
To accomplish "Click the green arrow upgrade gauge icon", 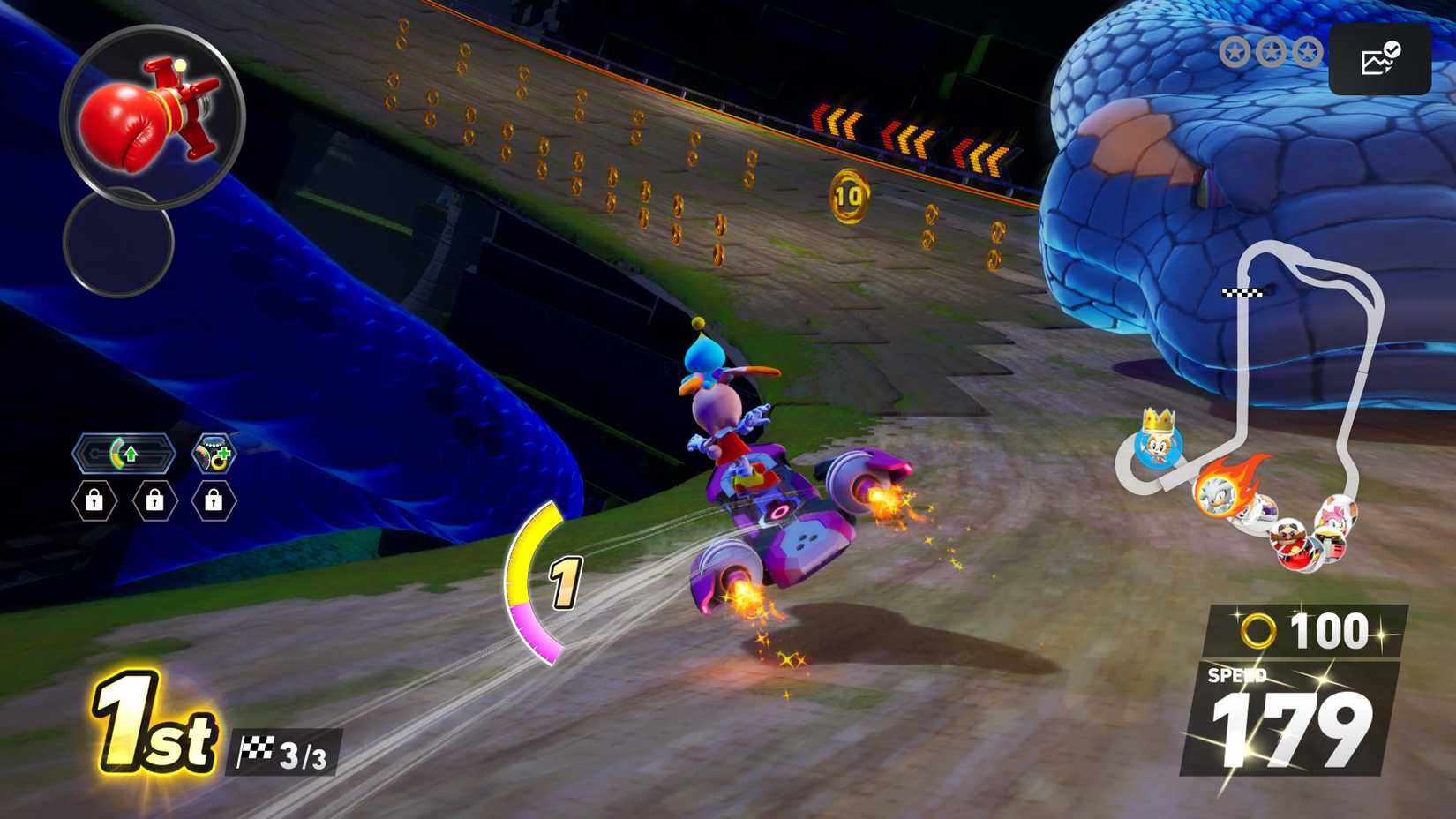I will 124,453.
